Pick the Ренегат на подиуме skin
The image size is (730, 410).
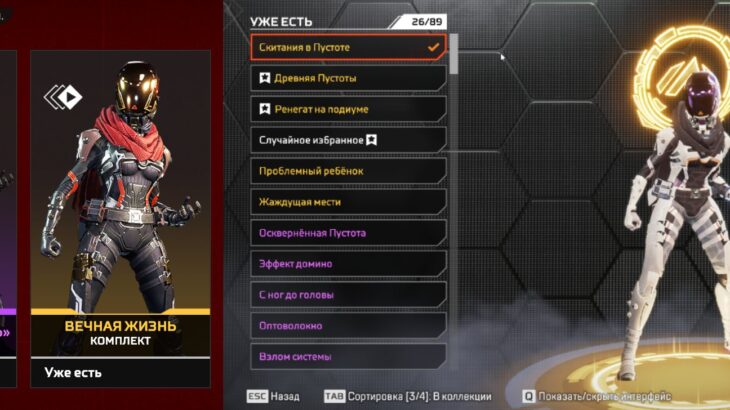[x=348, y=109]
